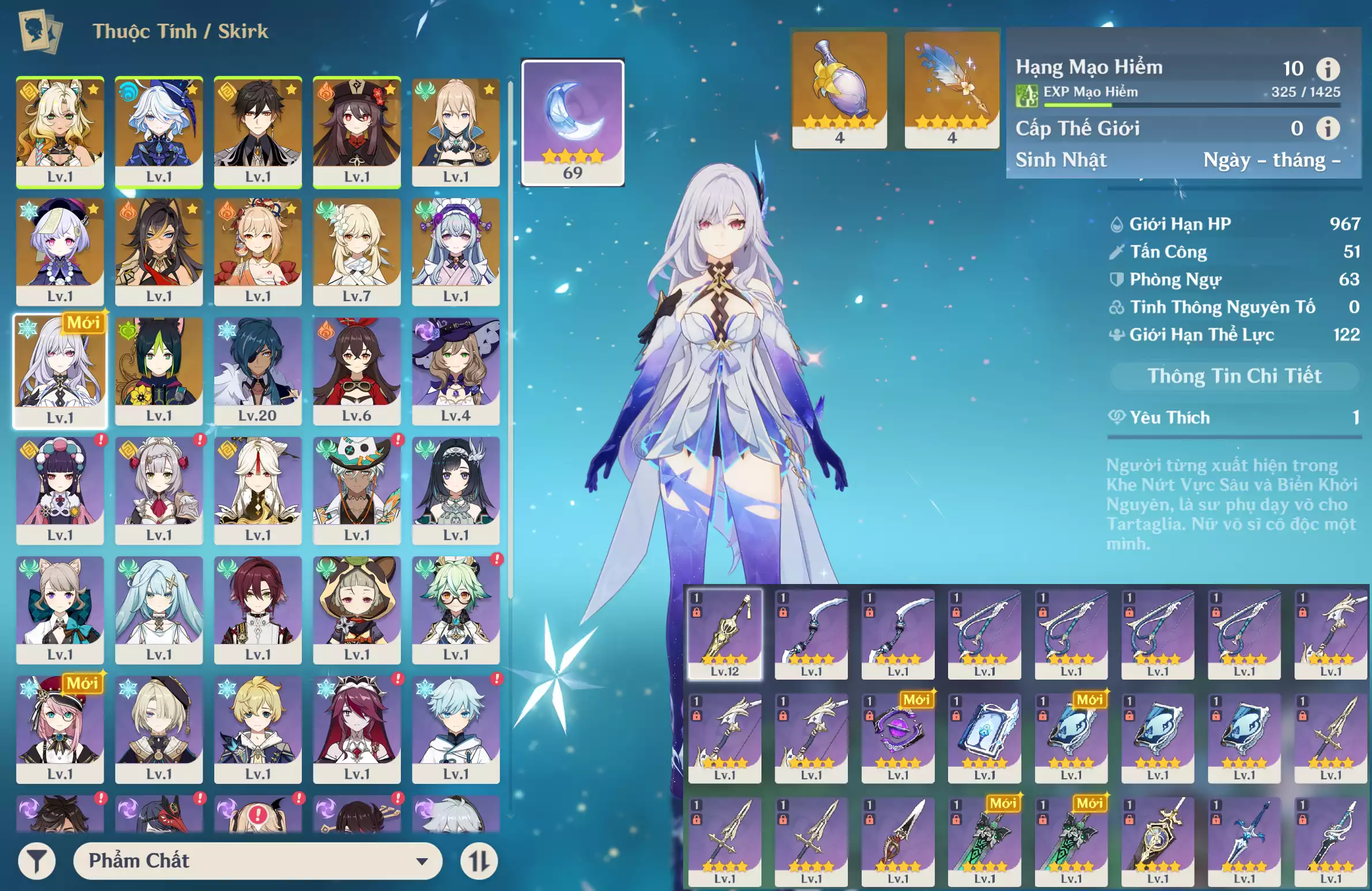Pick the new purple orb catalyst weapon

click(x=897, y=737)
